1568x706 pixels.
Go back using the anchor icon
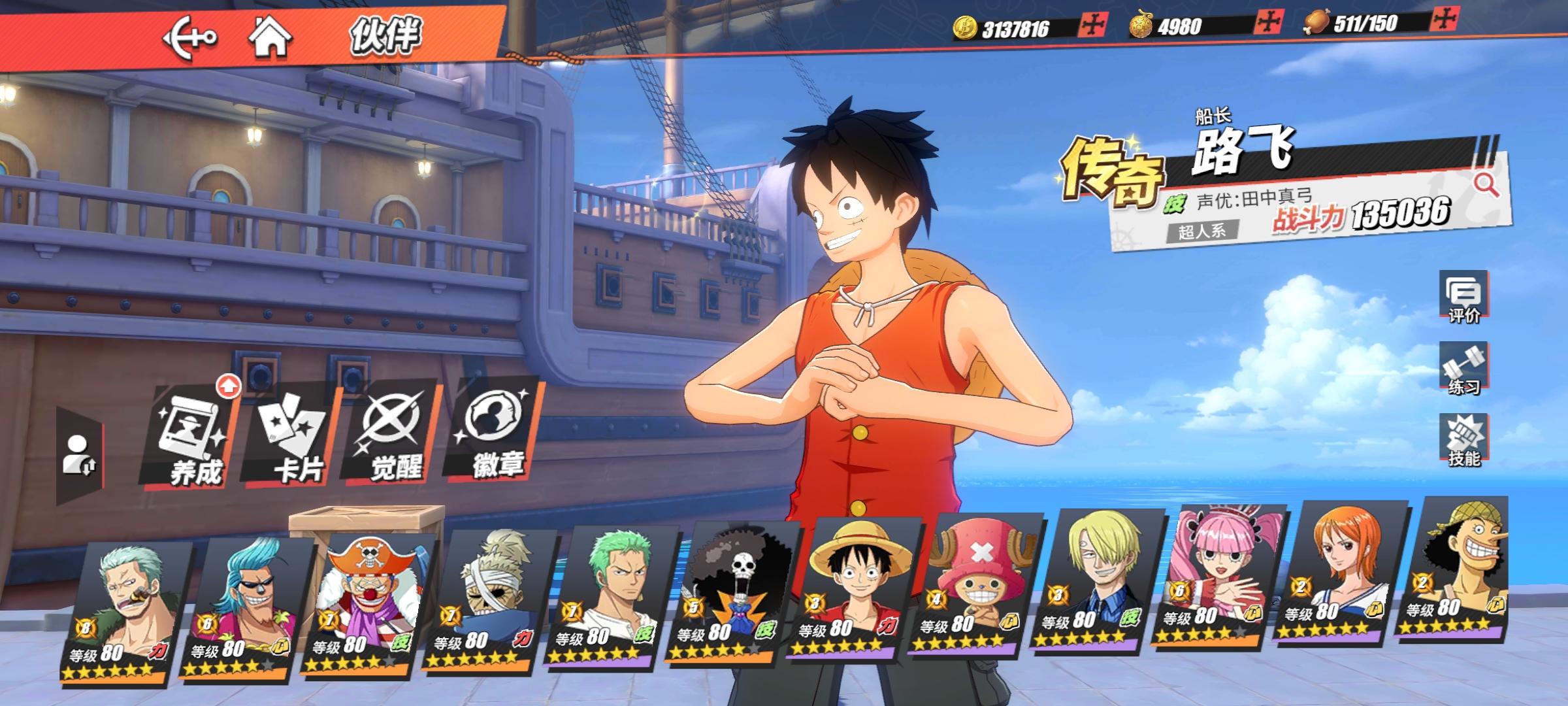click(189, 38)
